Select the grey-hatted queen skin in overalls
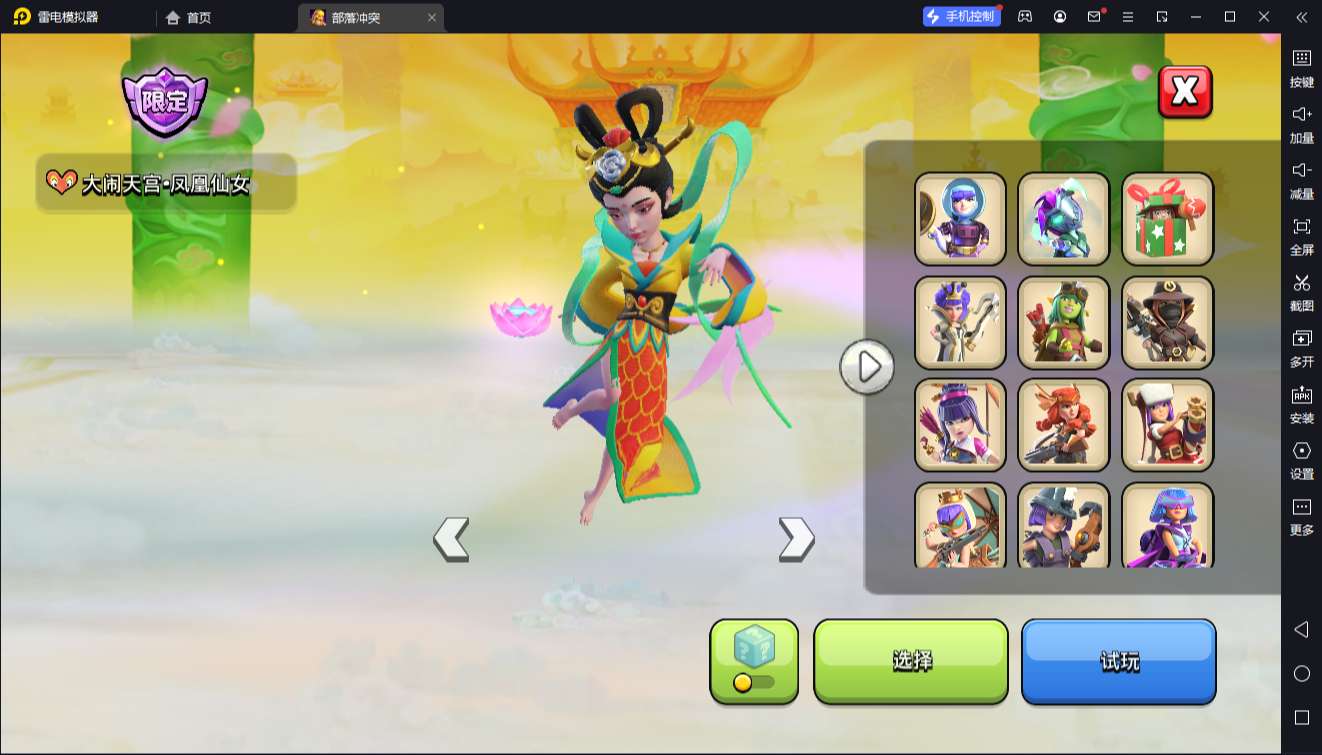 [x=1063, y=525]
